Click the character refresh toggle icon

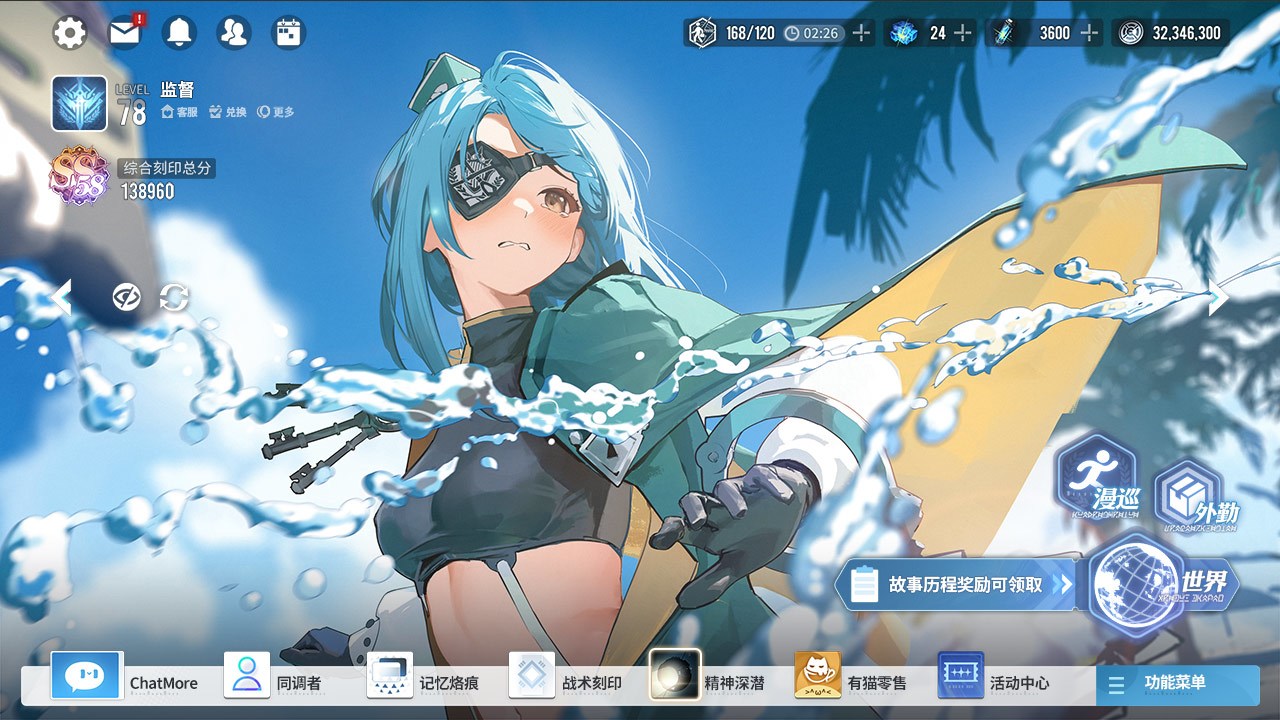pos(172,297)
